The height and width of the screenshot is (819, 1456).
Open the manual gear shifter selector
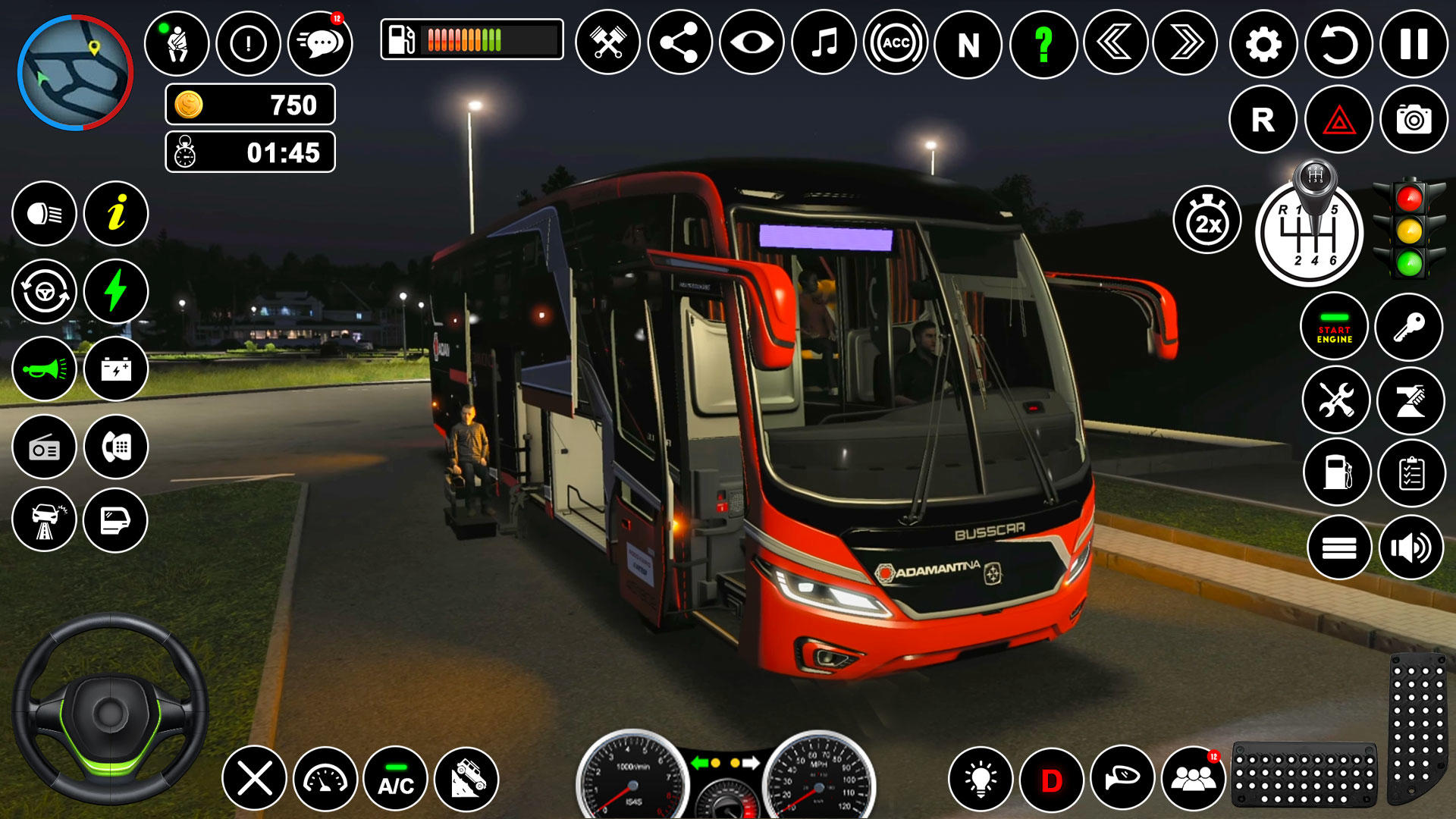1314,232
